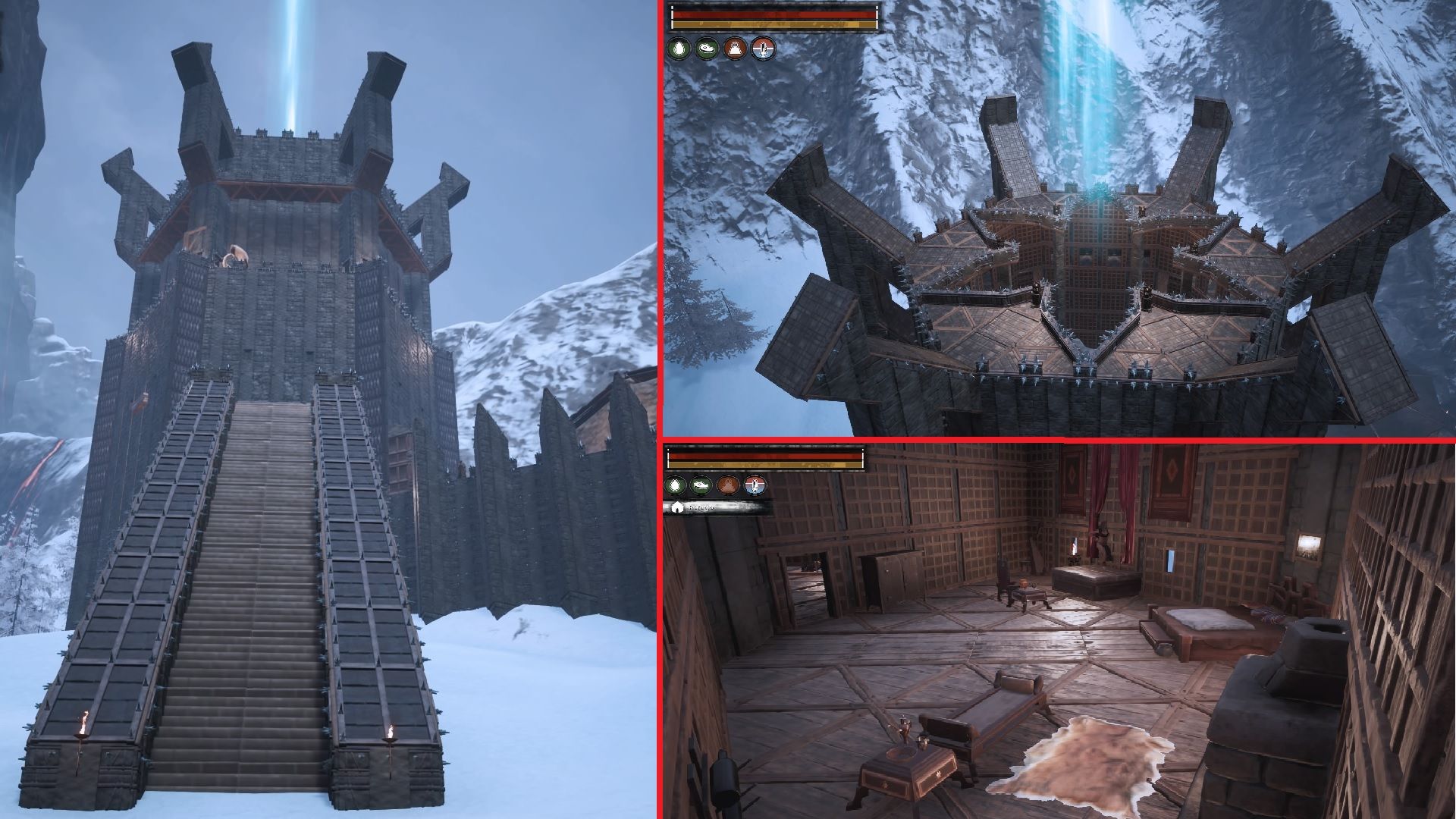Viewport: 1456px width, 819px height.
Task: Click the warming shelter status icon
Action: coord(734,49)
